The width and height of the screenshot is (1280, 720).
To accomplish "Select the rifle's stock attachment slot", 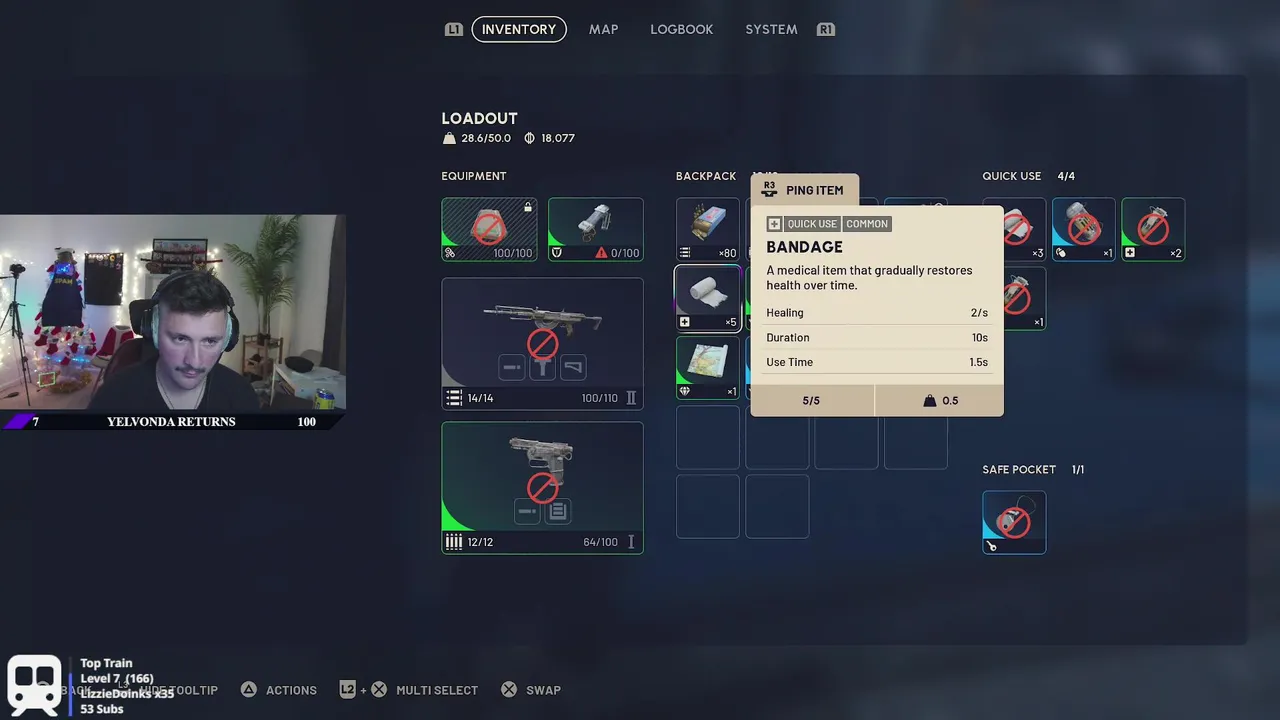I will 573,368.
